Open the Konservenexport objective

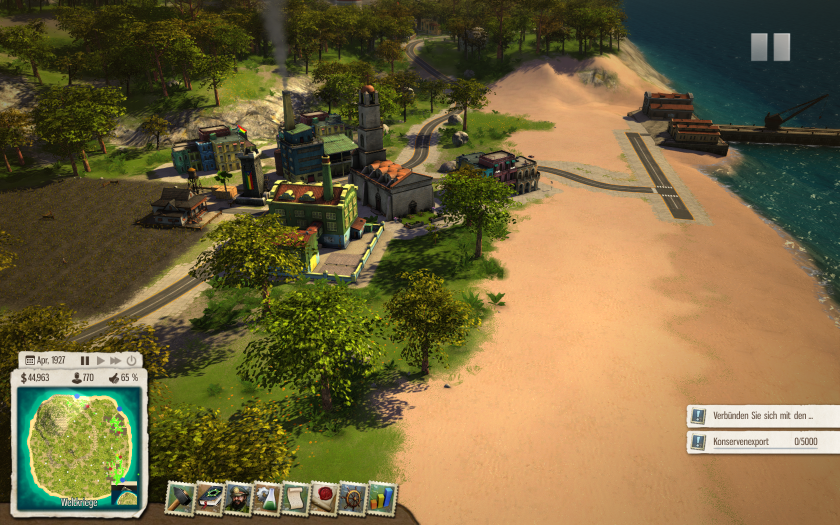762,441
